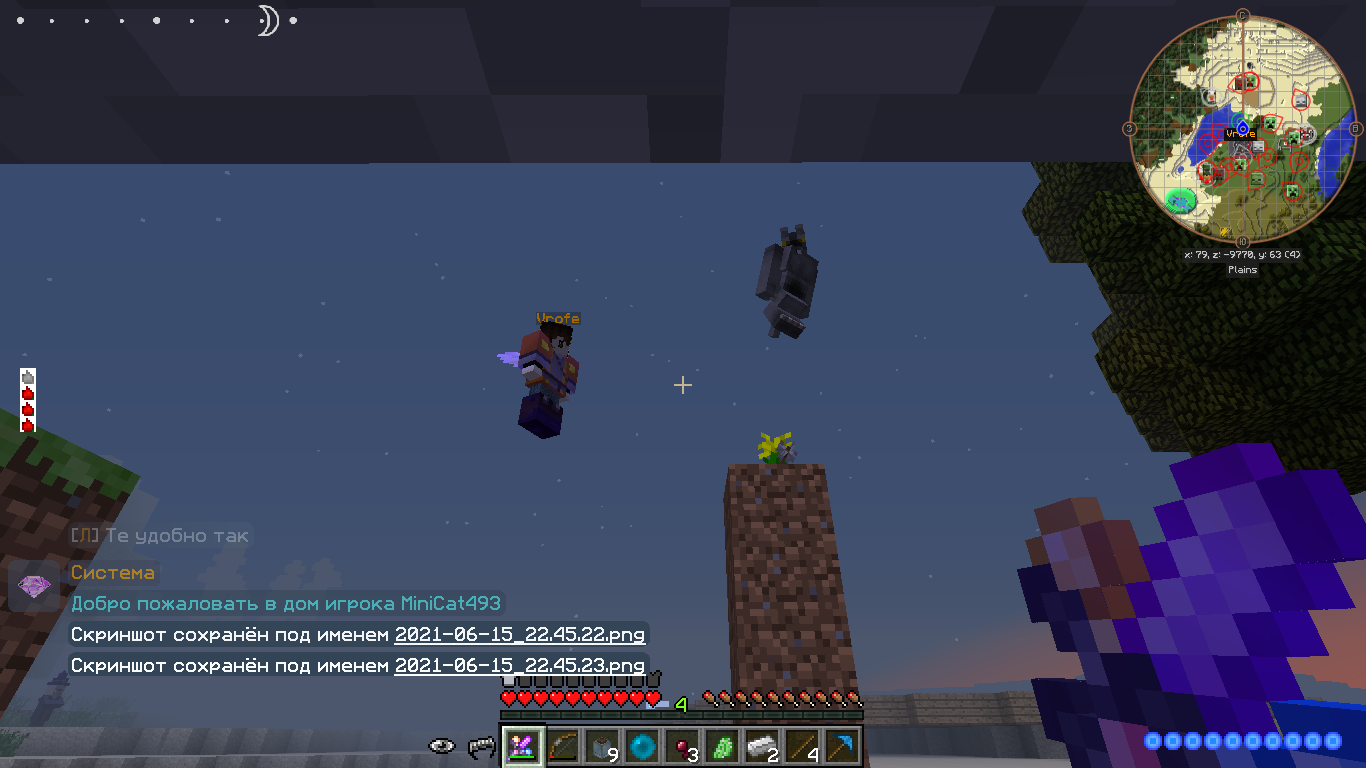
Task: Select the enchanted purple sword hotbar slot
Action: [522, 746]
